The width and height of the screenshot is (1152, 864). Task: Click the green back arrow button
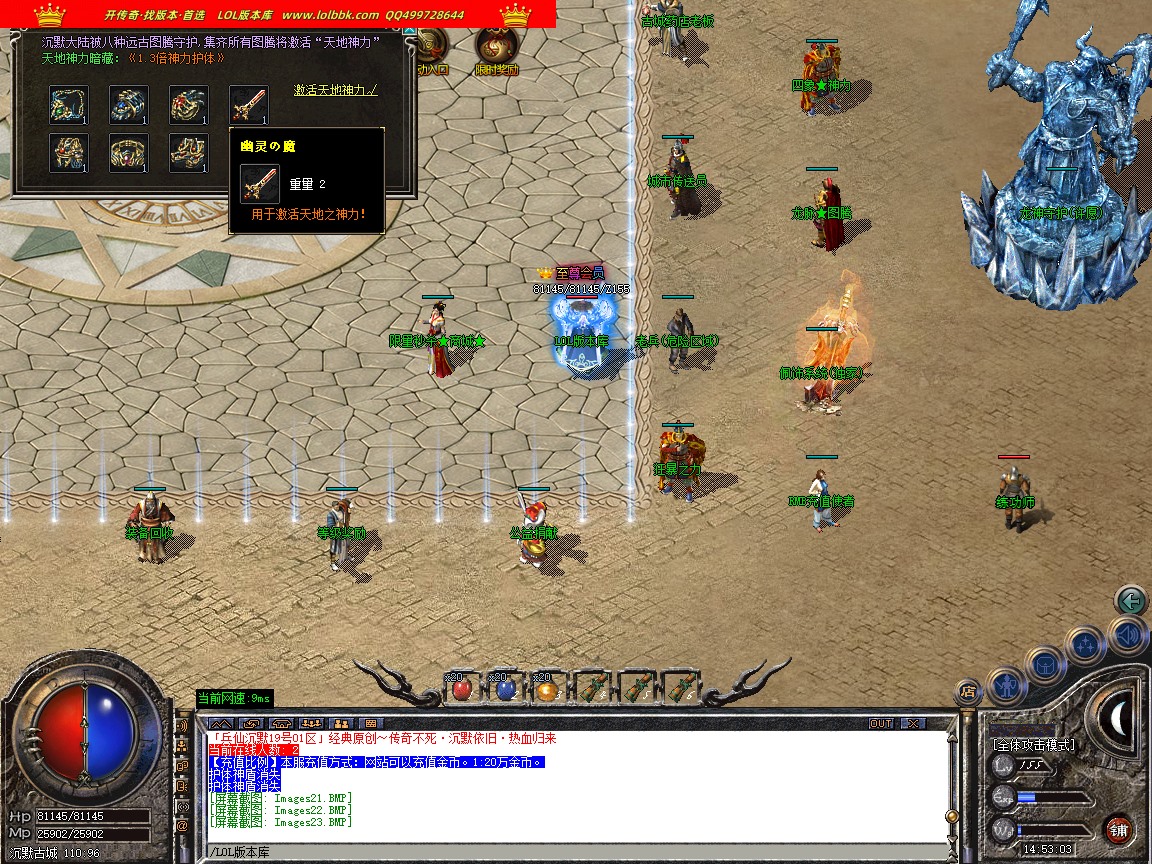1131,600
